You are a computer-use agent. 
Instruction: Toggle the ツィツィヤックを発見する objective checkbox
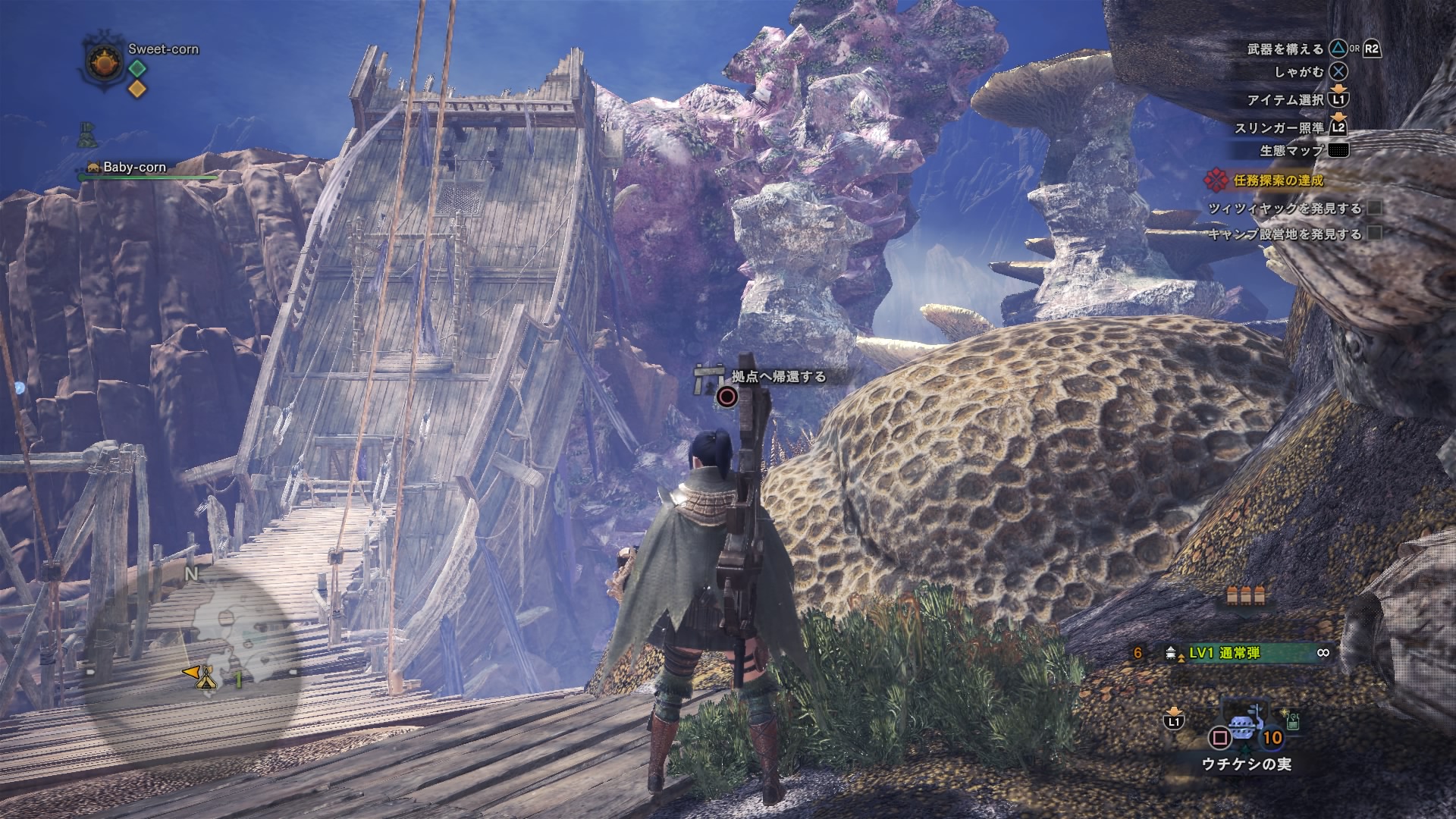coord(1375,208)
